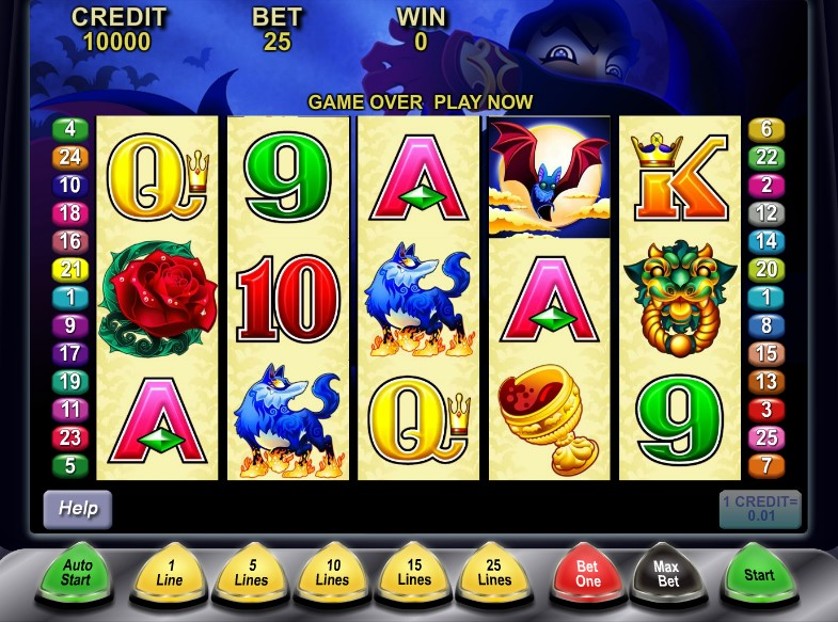Highlight payline marker number 24
Viewport: 838px width, 622px height.
point(70,157)
